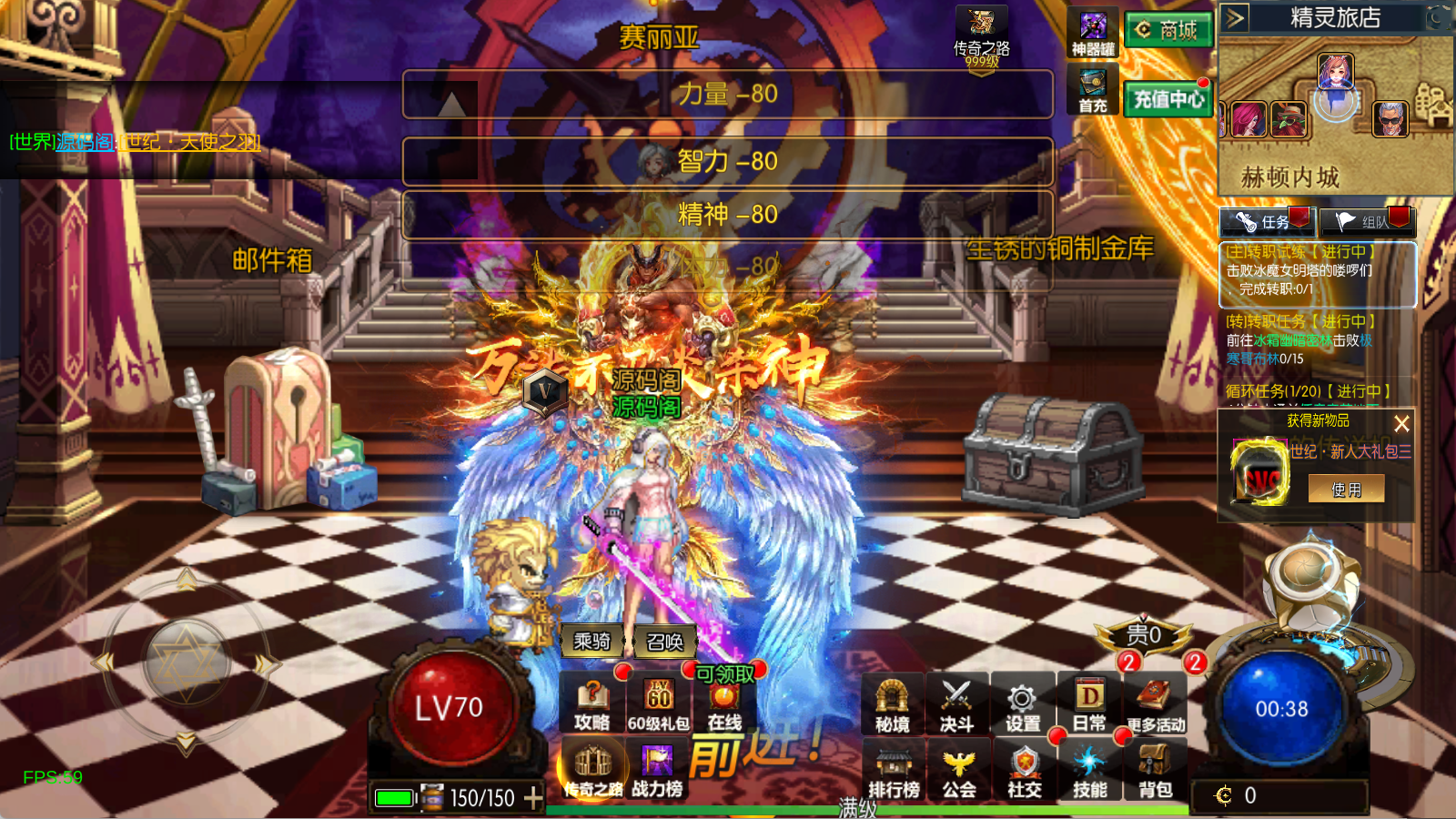Switch to the 组队 team tab
Viewport: 1456px width, 819px height.
1367,221
